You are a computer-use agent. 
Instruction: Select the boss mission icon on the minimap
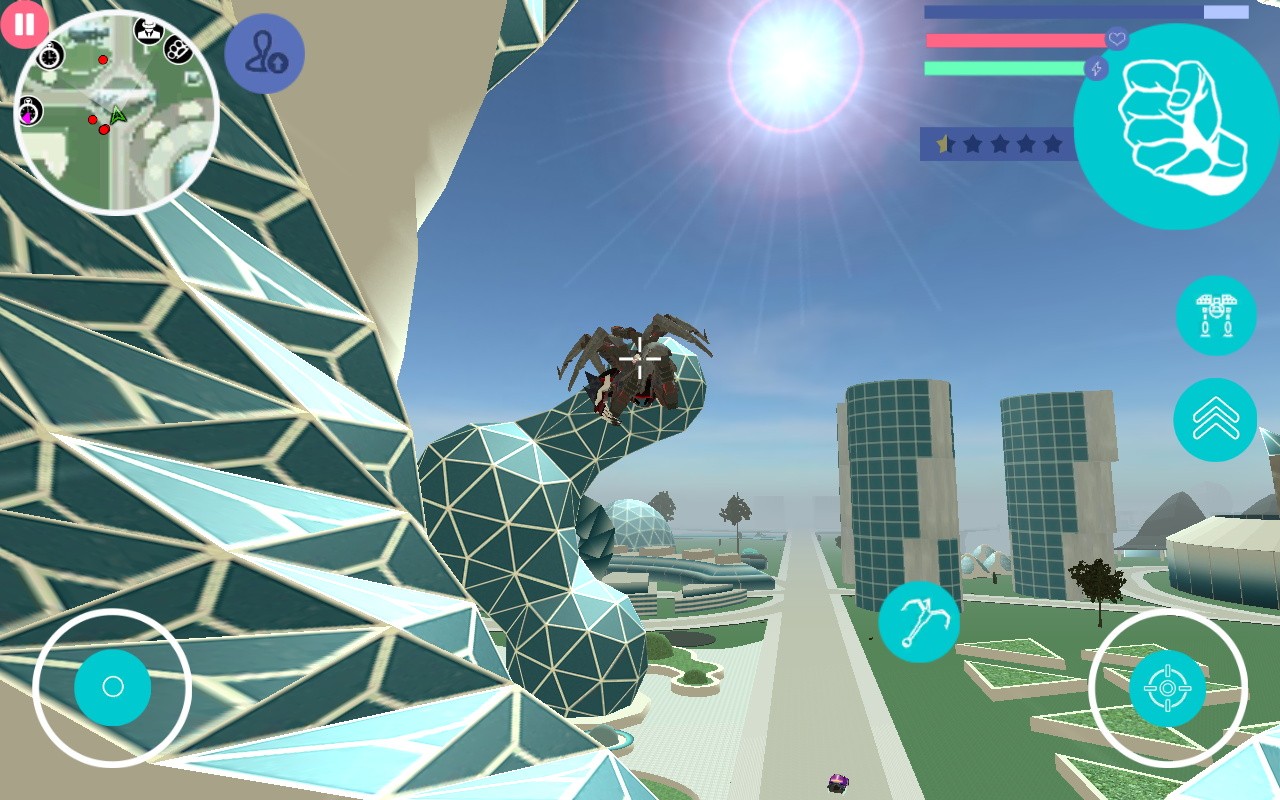(149, 30)
